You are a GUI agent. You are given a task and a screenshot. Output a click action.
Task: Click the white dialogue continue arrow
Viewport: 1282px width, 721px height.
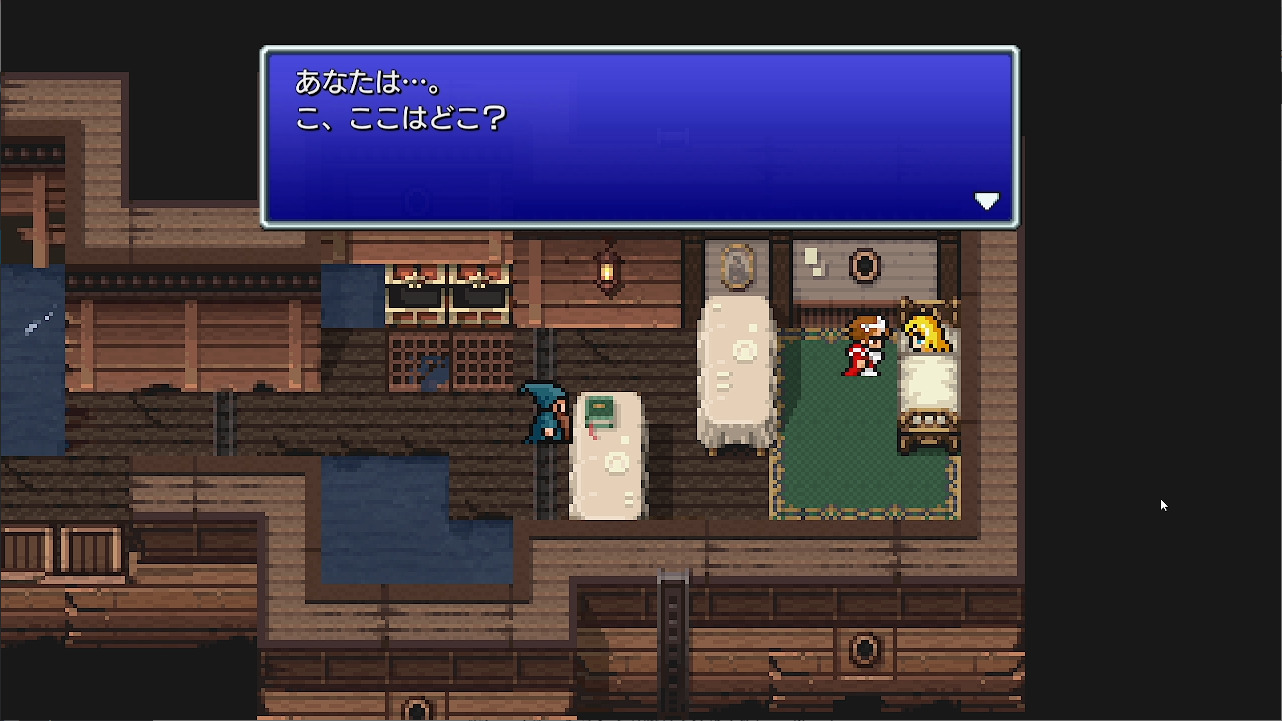pos(987,200)
